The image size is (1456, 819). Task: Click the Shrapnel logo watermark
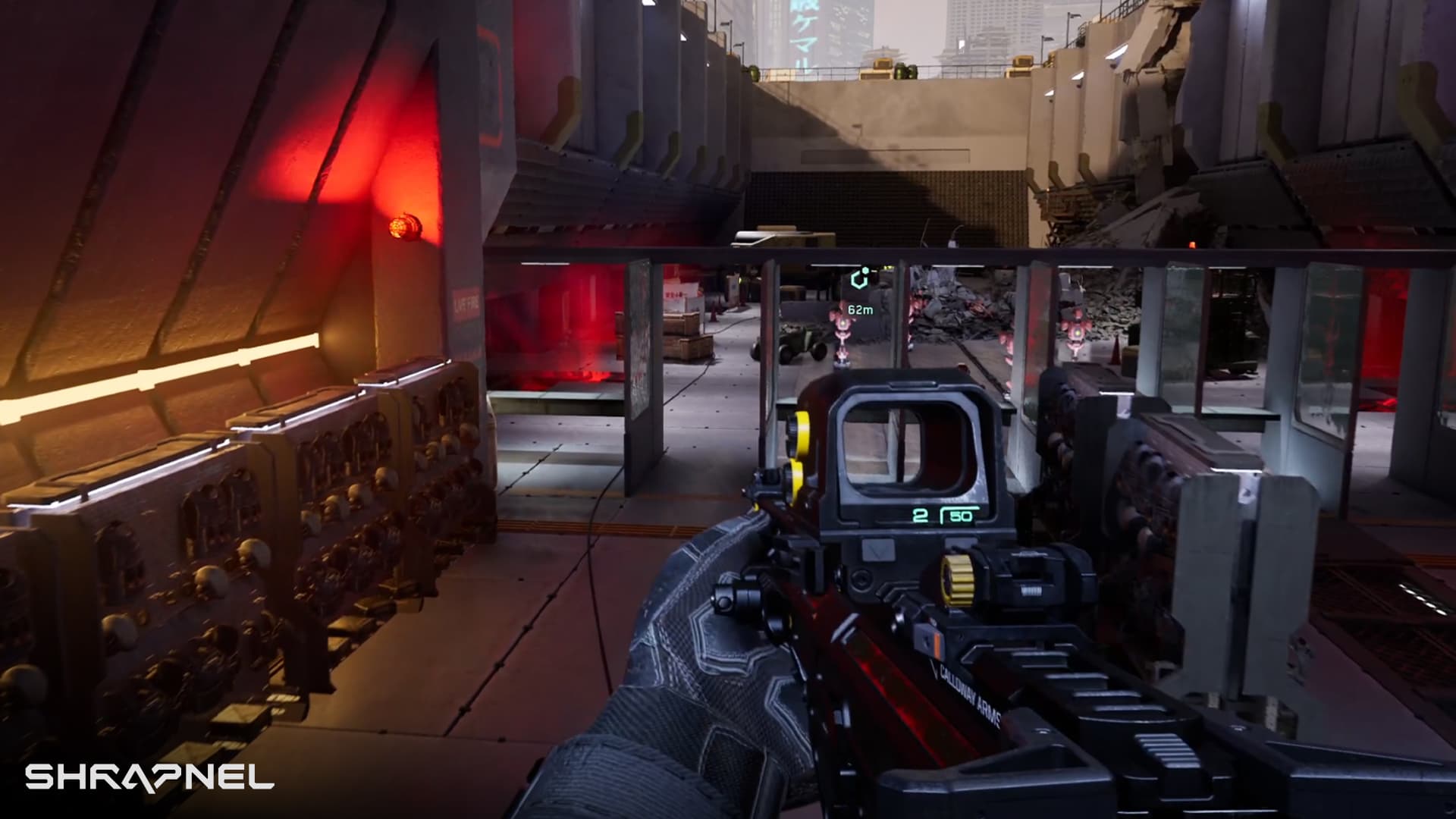click(149, 777)
